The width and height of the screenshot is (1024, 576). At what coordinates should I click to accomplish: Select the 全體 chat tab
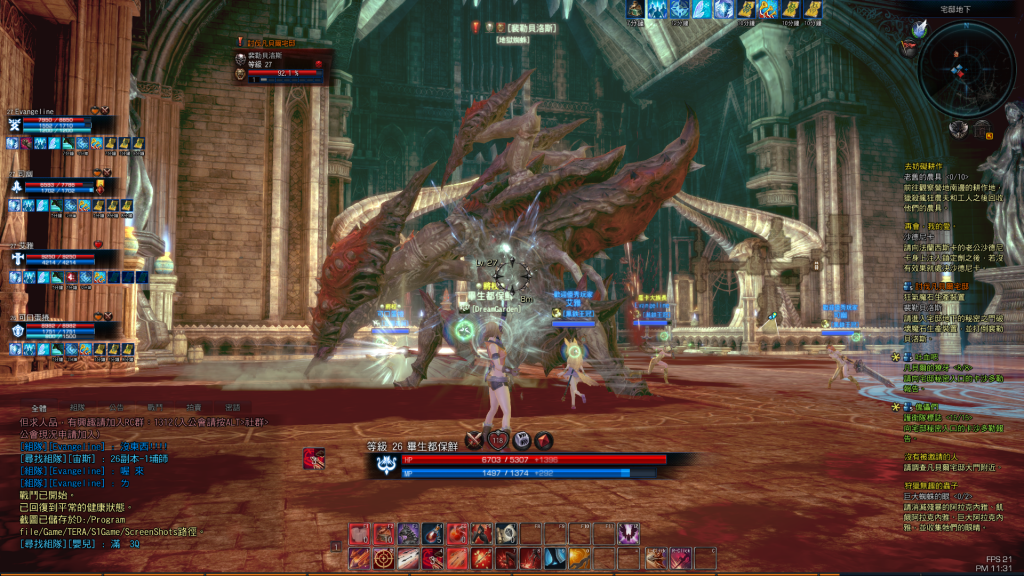point(39,408)
